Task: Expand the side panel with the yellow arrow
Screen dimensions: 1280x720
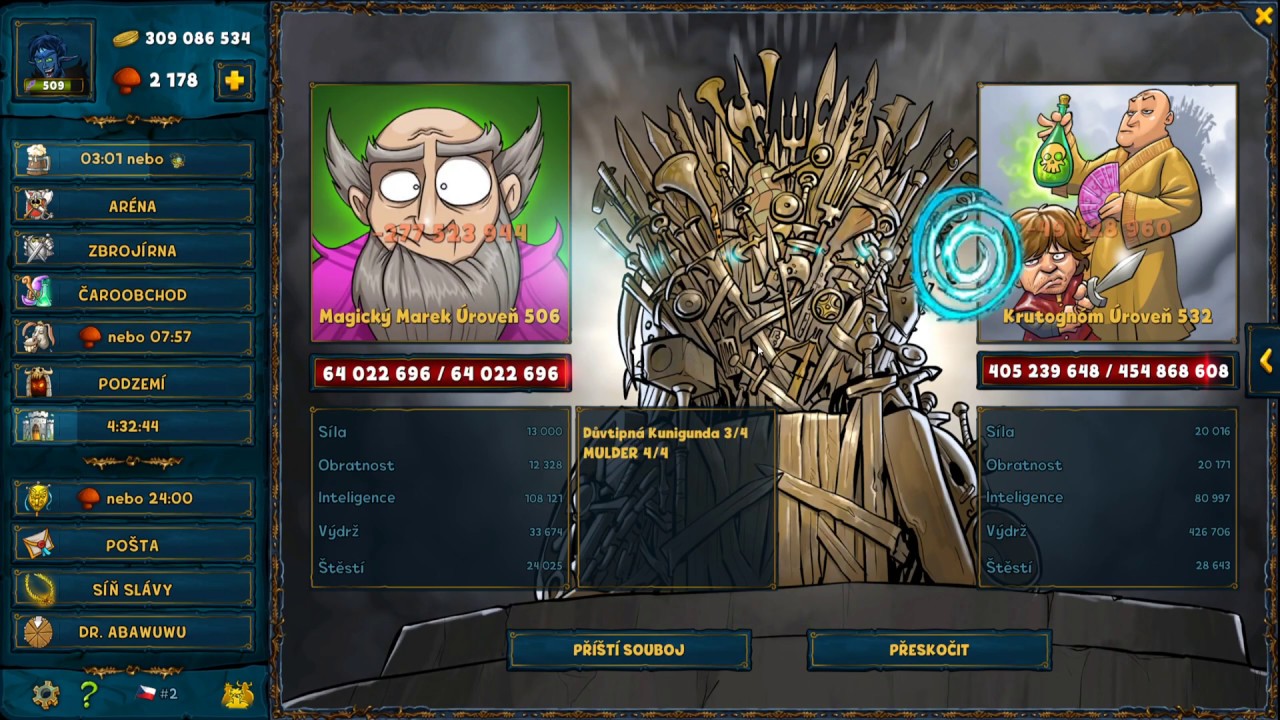Action: click(x=1265, y=361)
